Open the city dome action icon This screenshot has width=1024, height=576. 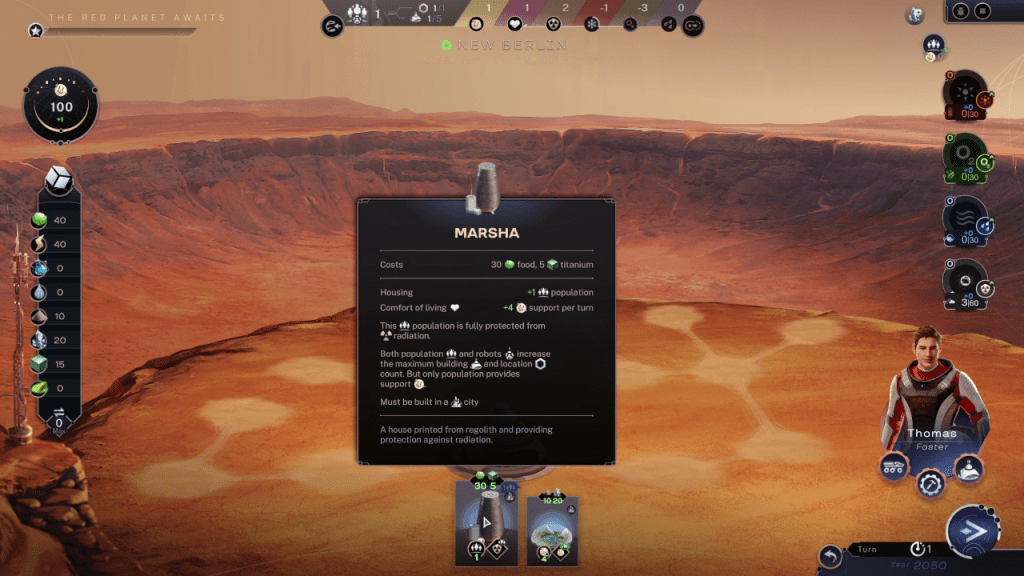click(x=967, y=467)
